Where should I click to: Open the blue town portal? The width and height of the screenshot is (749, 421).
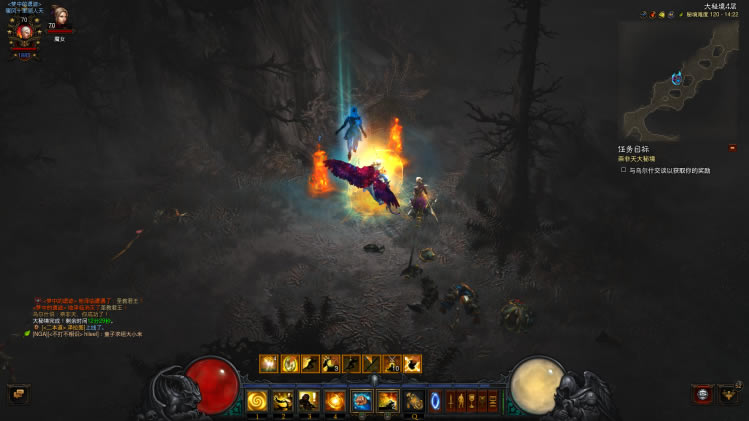pos(436,401)
